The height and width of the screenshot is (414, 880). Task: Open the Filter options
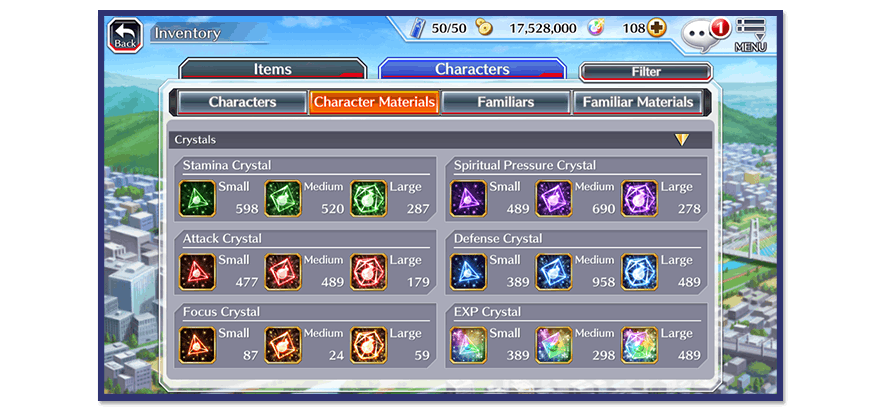pyautogui.click(x=646, y=72)
